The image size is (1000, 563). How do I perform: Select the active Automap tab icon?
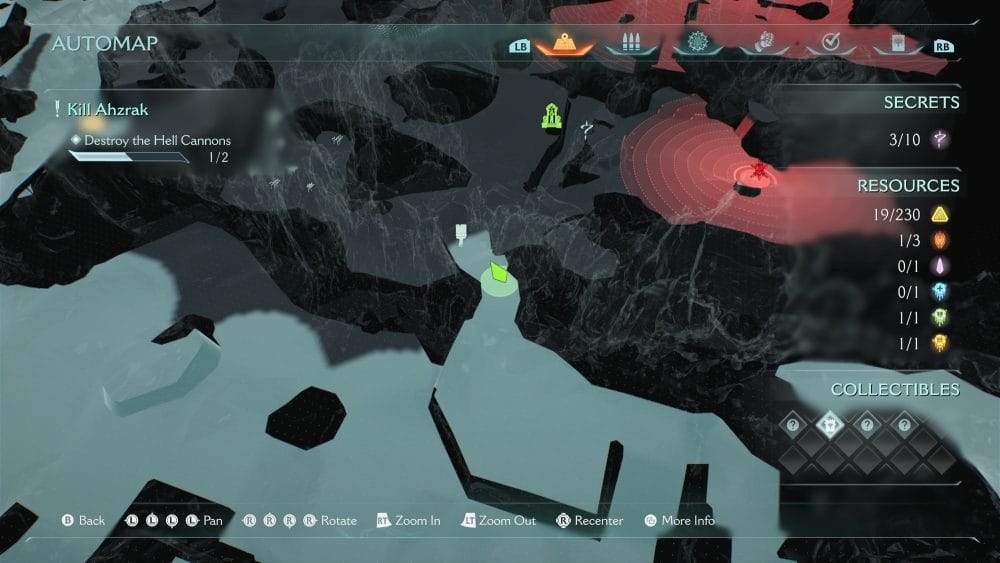(563, 44)
